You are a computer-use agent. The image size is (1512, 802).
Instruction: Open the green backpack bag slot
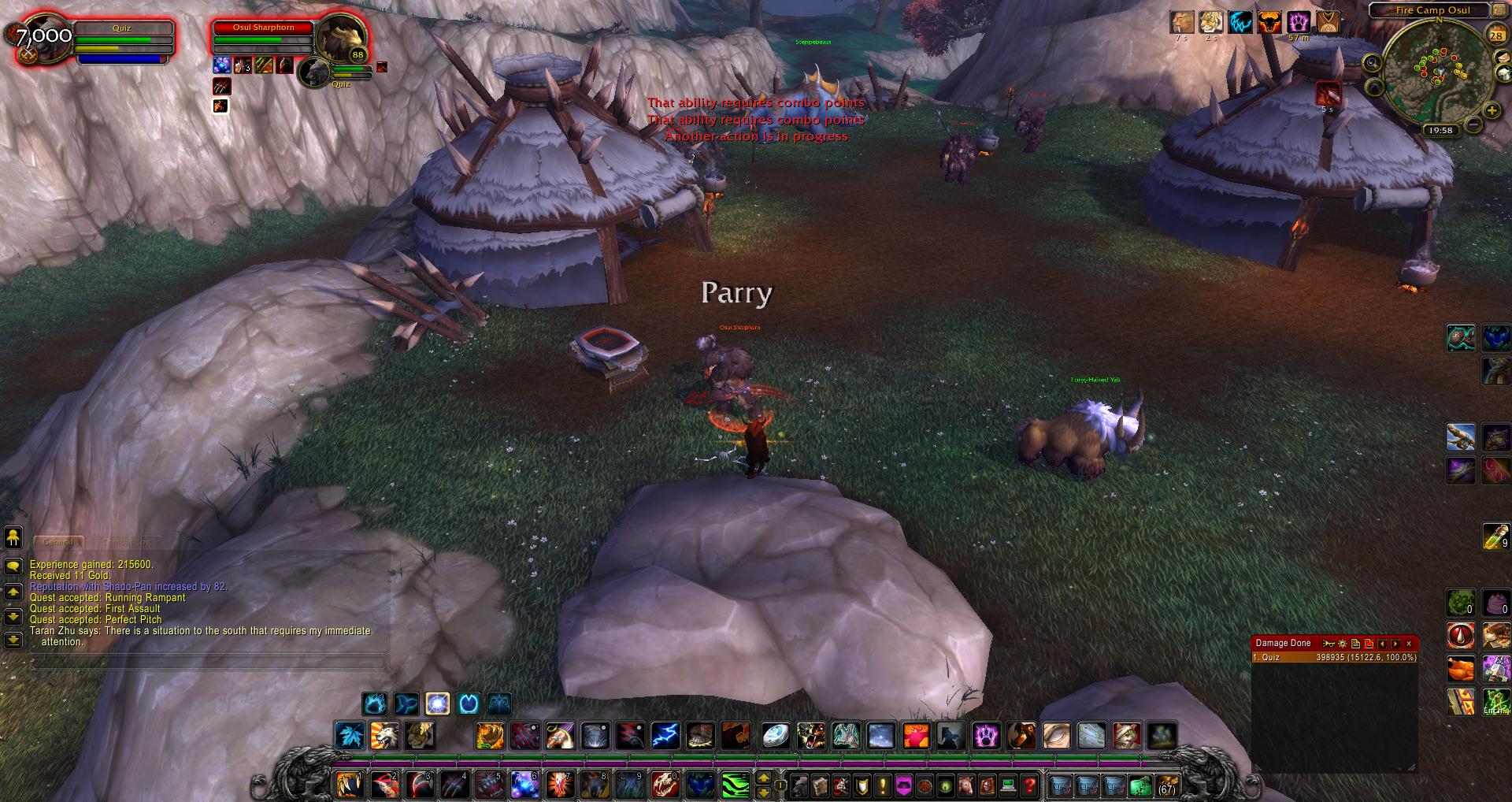[1140, 785]
